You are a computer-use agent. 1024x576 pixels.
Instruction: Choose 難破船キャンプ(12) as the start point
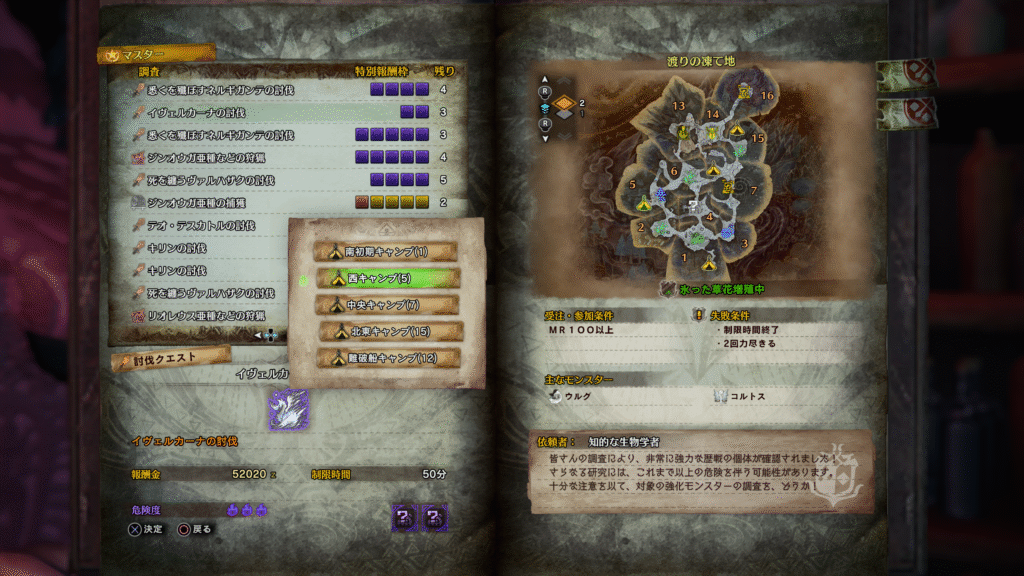pyautogui.click(x=388, y=357)
